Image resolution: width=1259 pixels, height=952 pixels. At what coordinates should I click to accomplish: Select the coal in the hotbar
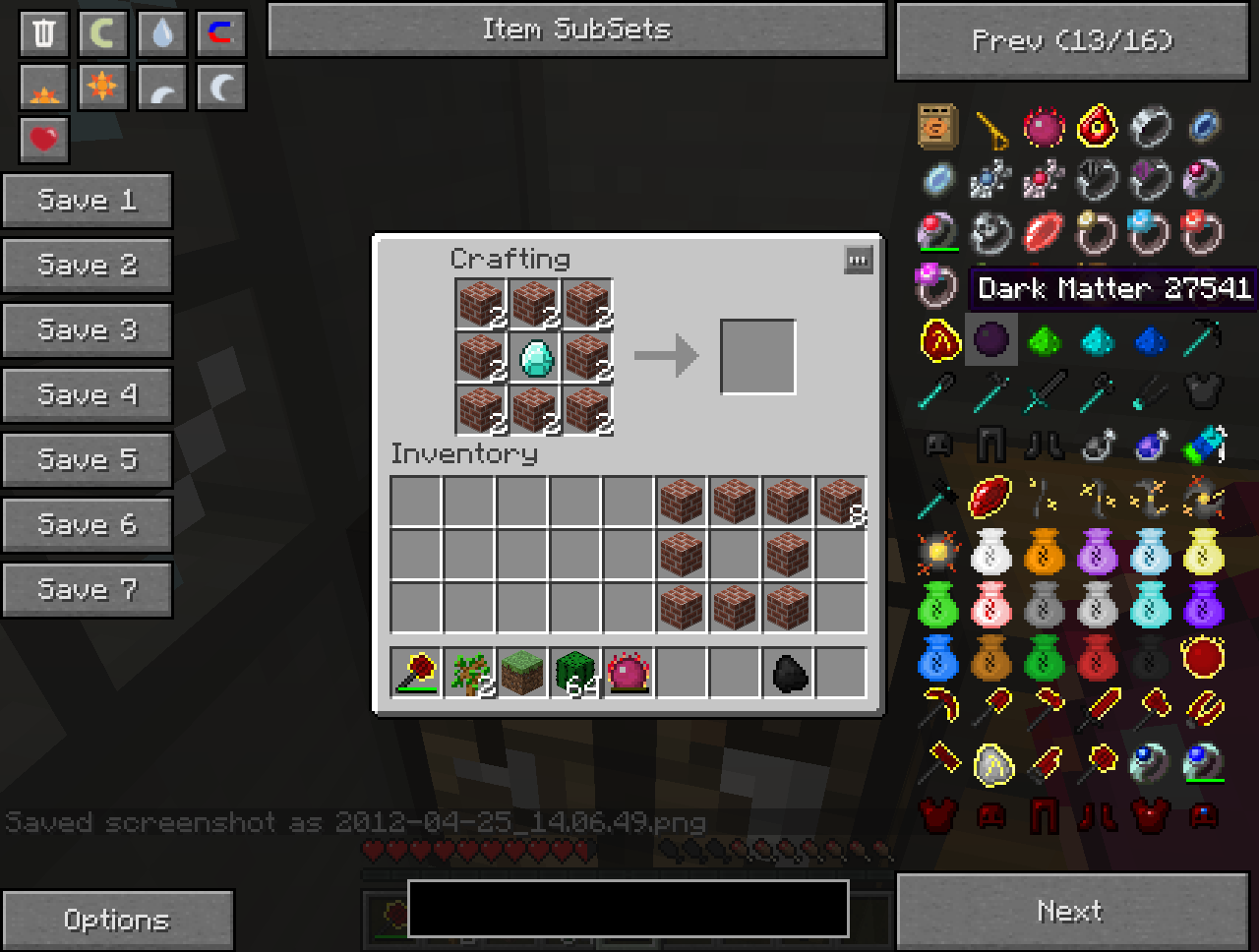pos(789,673)
